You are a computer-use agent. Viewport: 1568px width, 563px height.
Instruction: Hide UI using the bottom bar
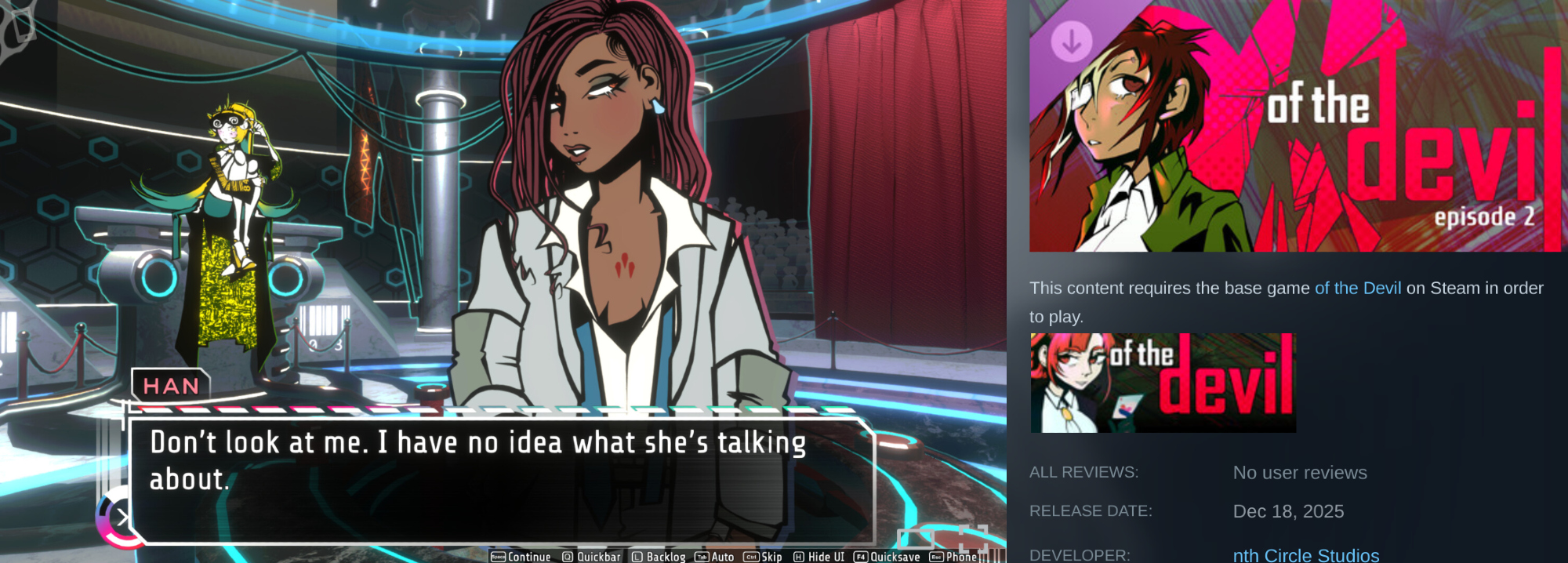point(819,557)
